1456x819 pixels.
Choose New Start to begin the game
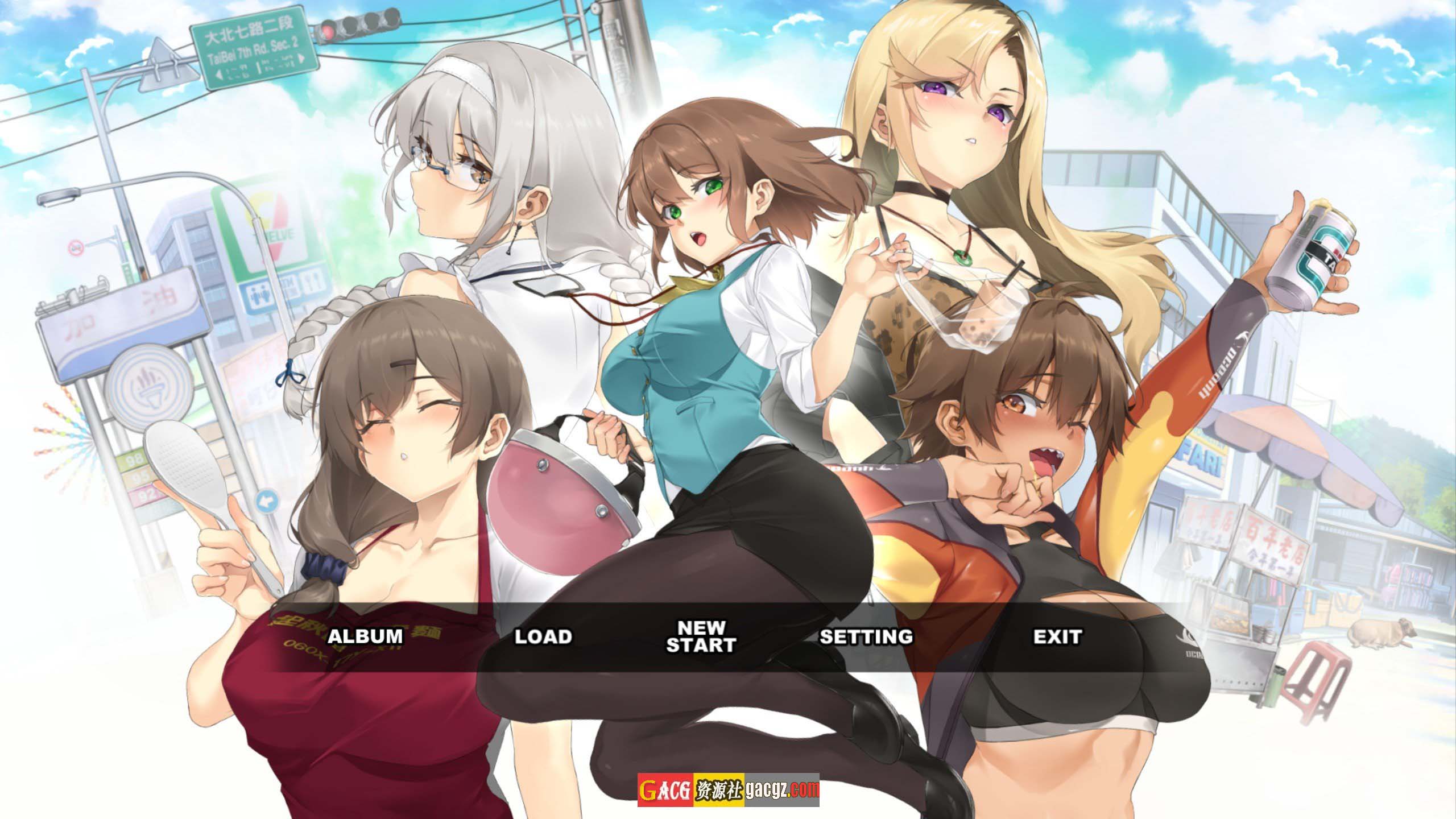[x=701, y=636]
